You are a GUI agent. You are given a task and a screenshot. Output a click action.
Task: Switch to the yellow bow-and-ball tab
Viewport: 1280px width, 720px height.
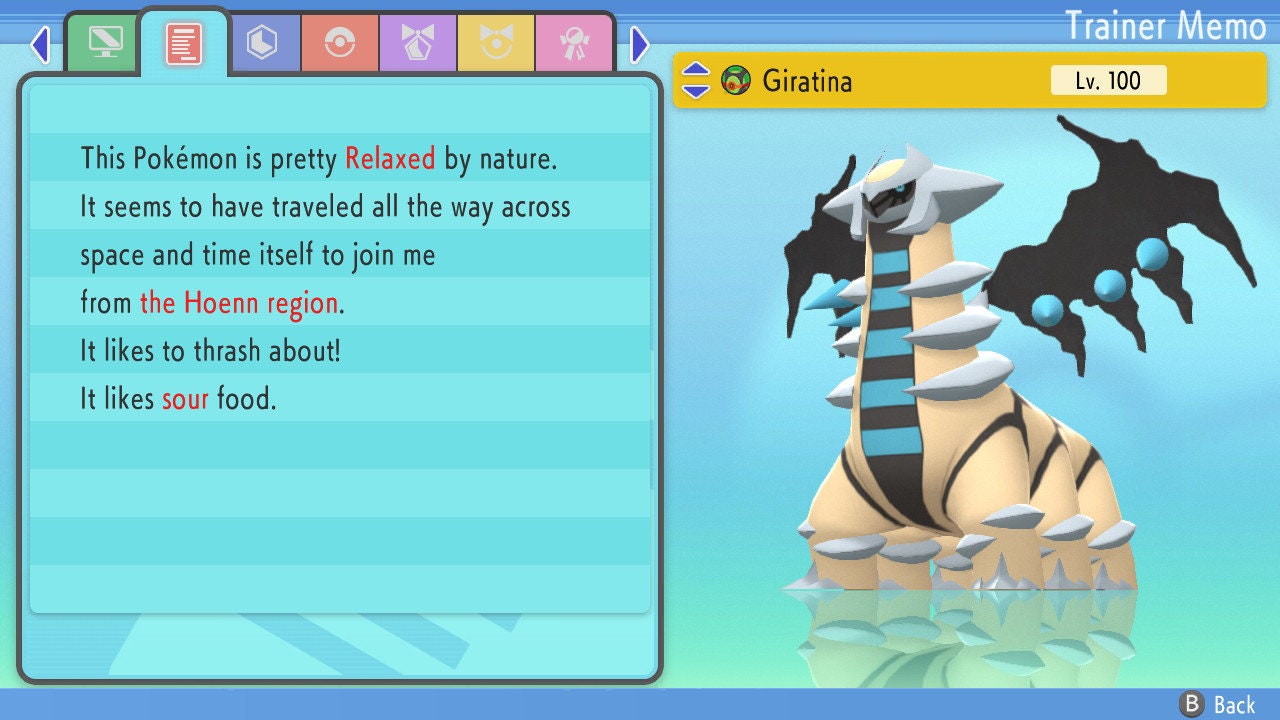tap(496, 43)
